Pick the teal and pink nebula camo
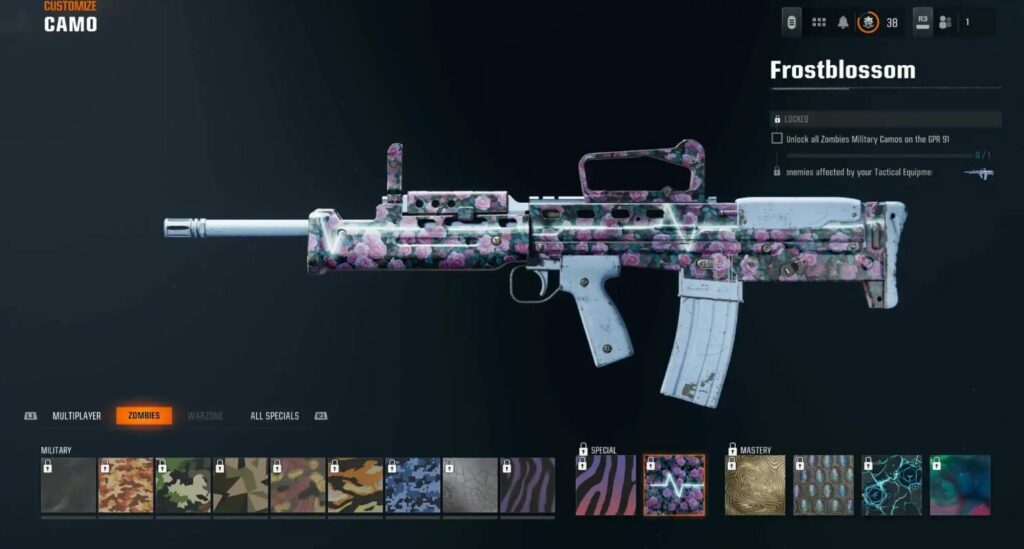This screenshot has width=1024, height=549. [x=959, y=485]
